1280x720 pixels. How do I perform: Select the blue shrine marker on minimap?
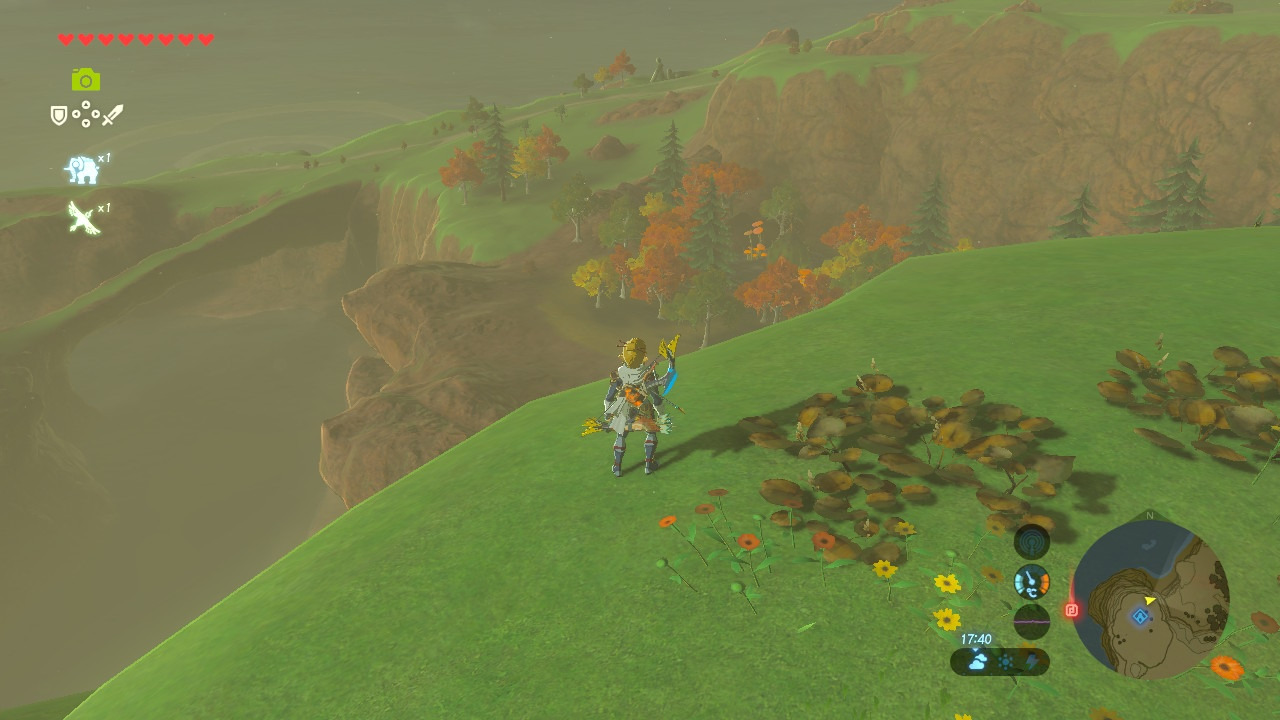1140,616
